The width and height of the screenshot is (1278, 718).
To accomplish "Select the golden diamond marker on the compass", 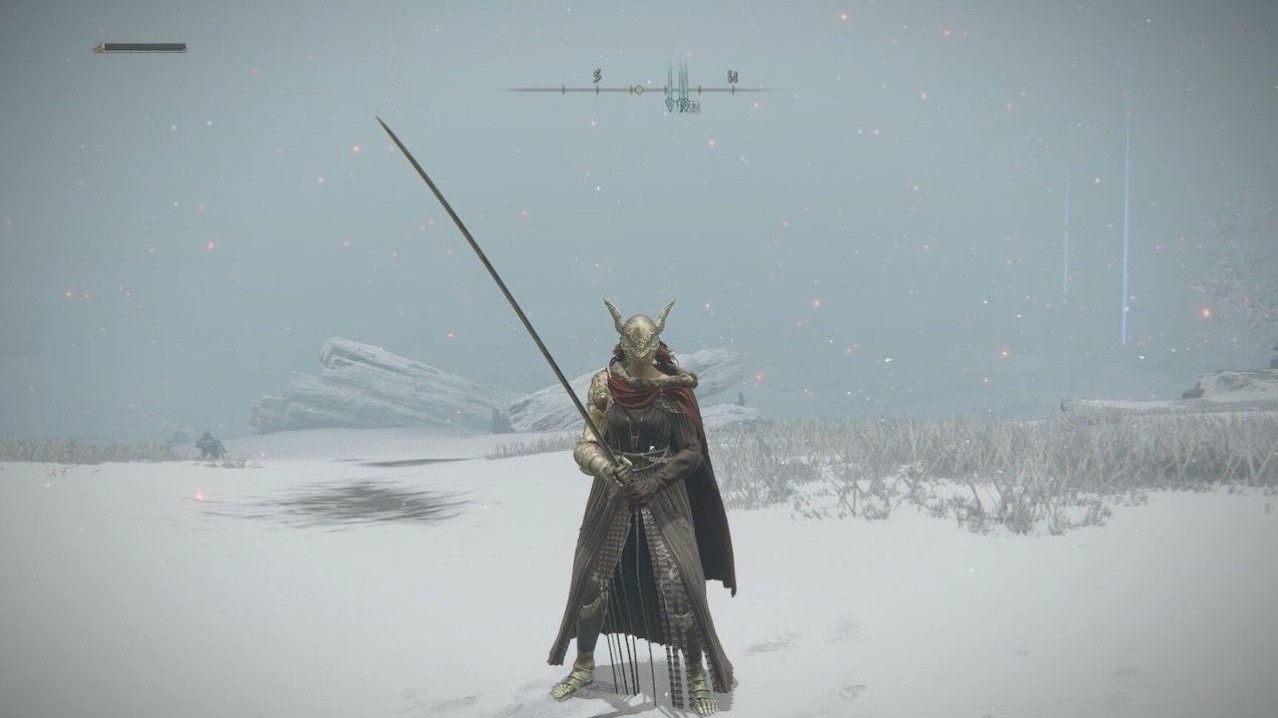I will (636, 89).
